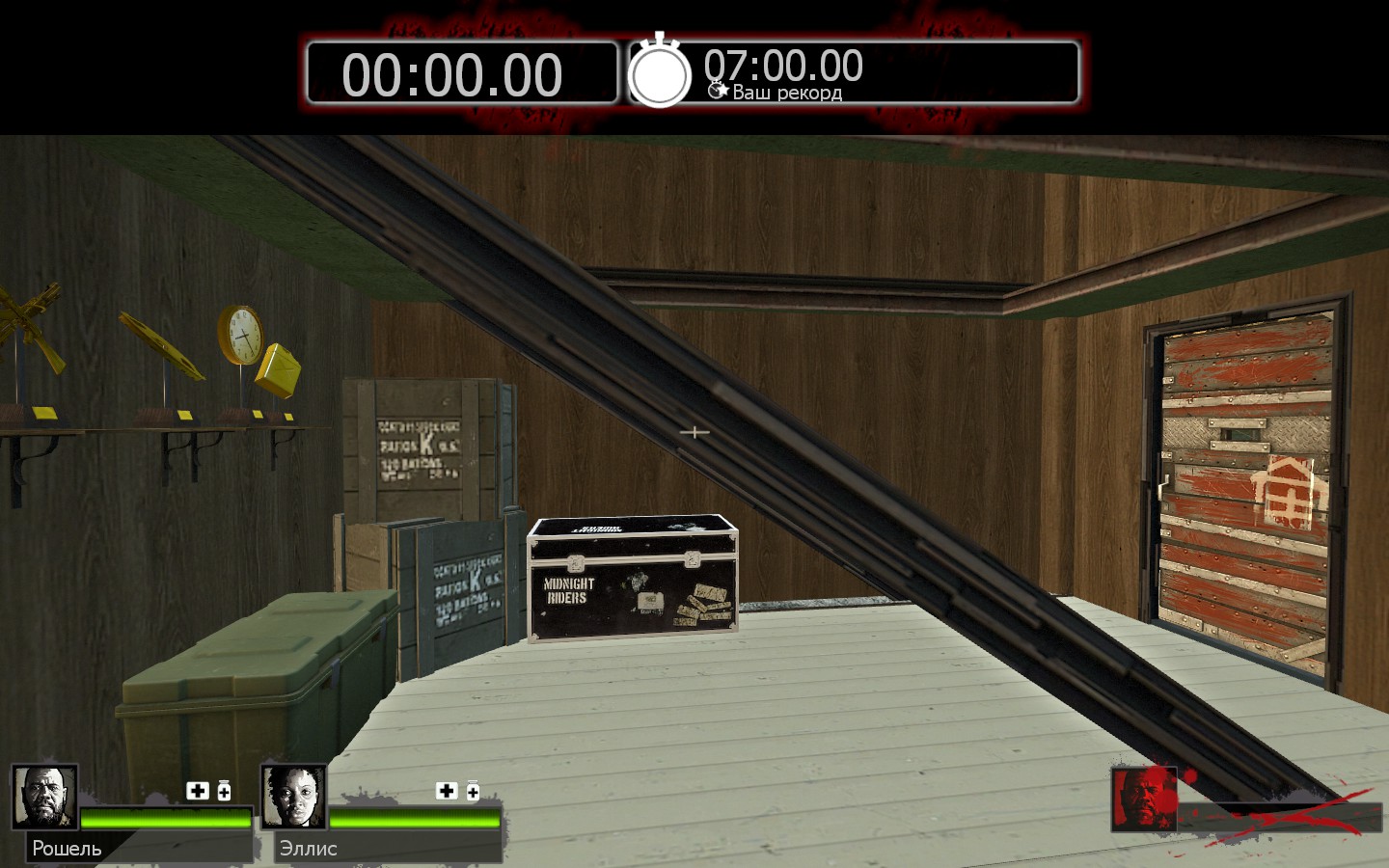Click the pill bottle icon above Рошель
The width and height of the screenshot is (1389, 868).
pos(224,791)
